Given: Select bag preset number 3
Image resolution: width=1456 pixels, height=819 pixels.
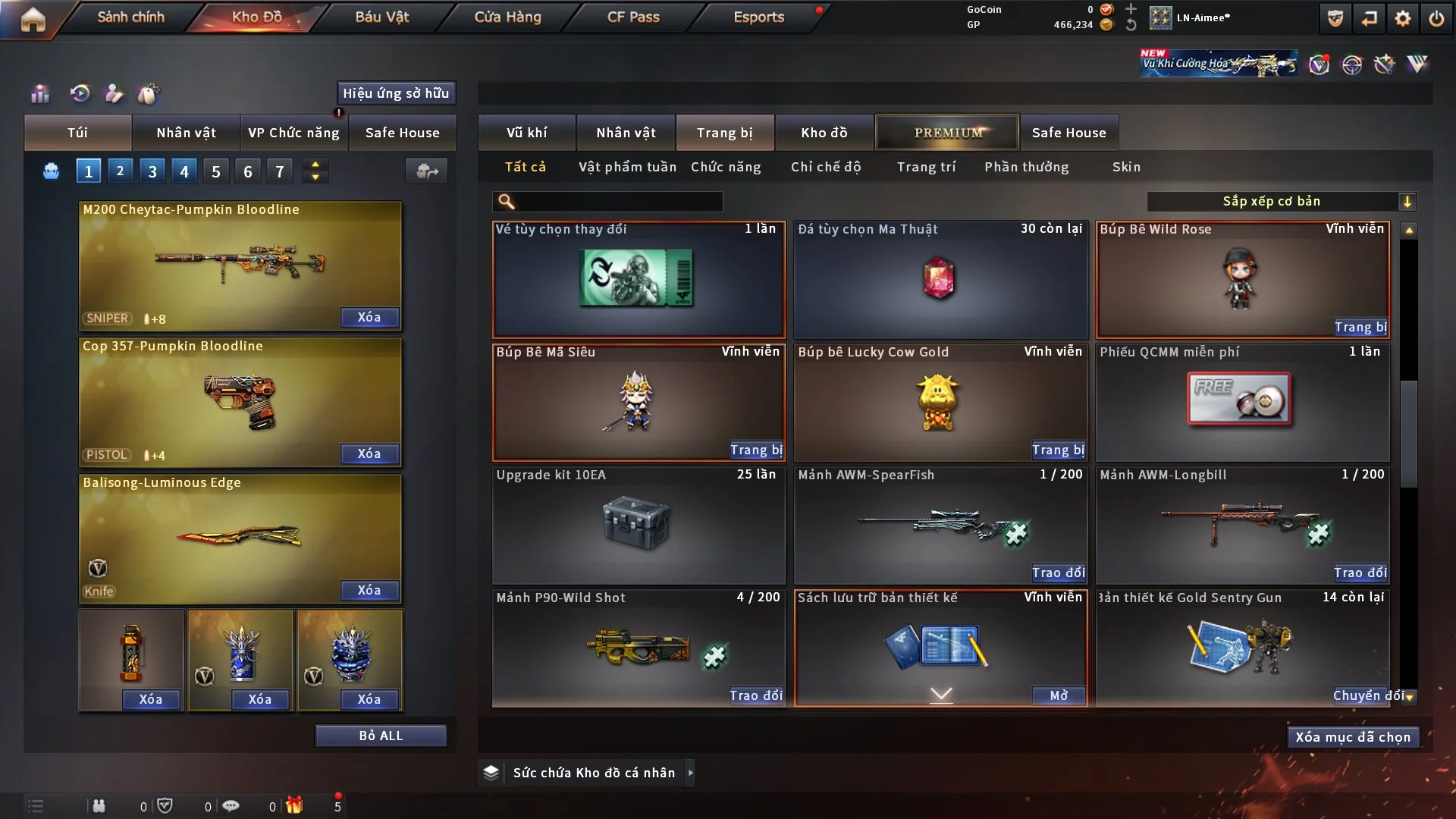Looking at the screenshot, I should (152, 171).
